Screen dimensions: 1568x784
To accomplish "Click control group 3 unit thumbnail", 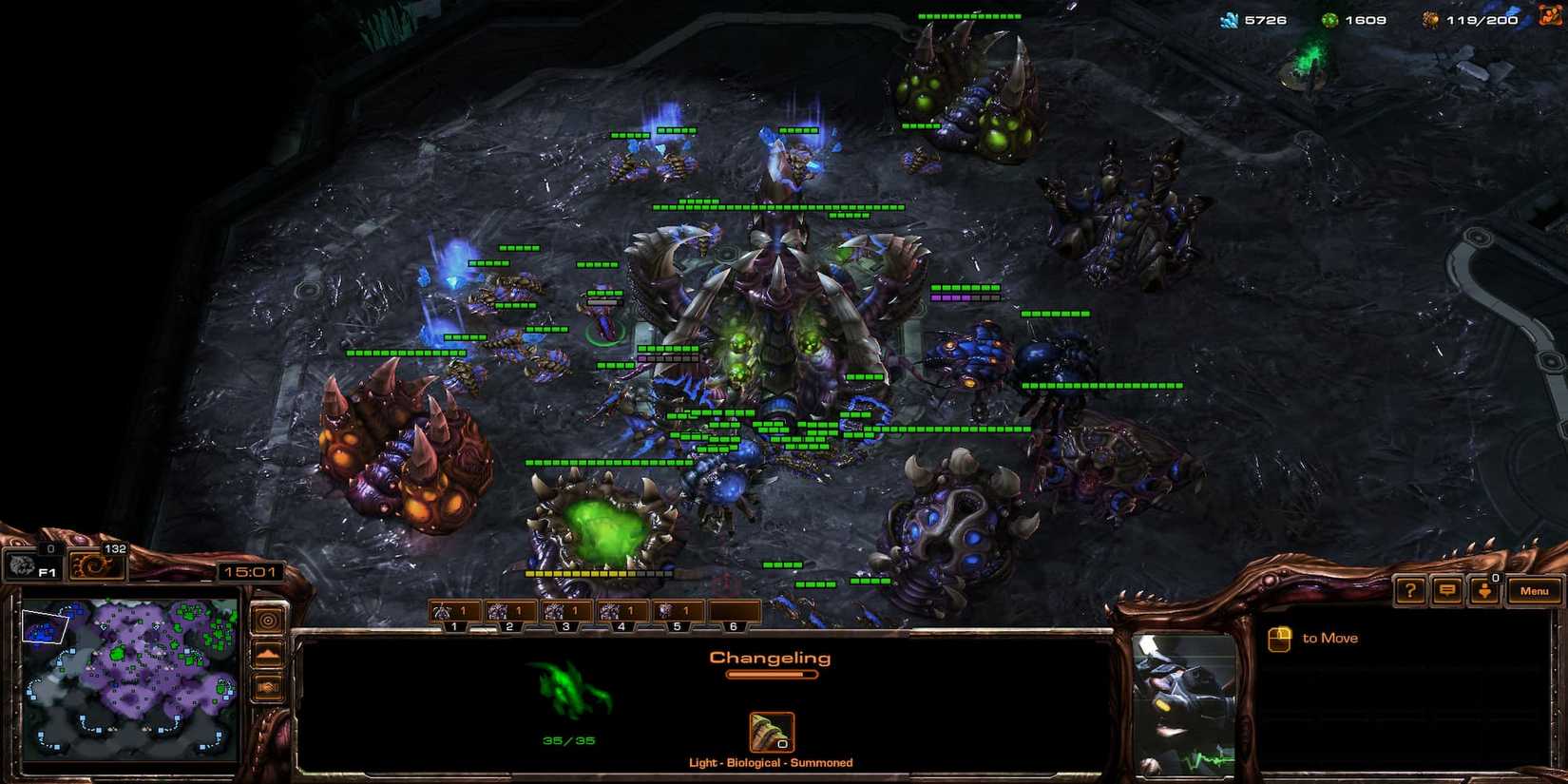I will (x=554, y=610).
